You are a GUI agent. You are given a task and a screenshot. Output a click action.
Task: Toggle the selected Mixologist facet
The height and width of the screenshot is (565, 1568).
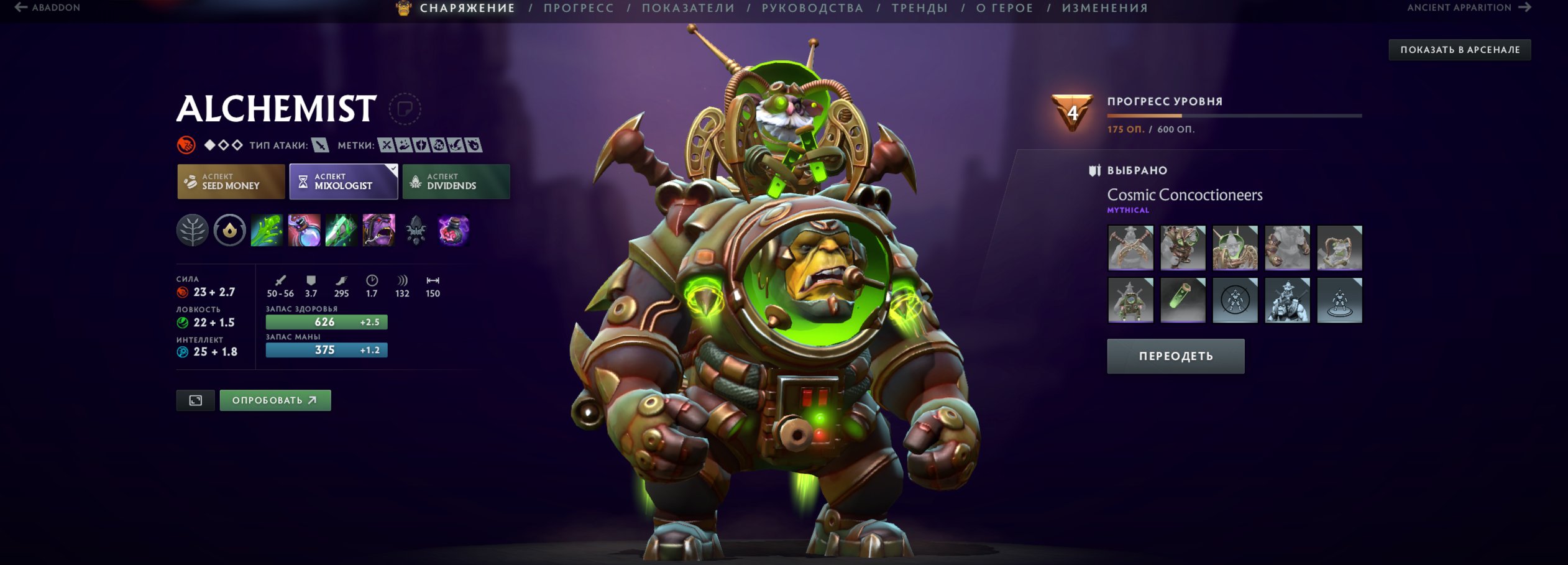[343, 181]
